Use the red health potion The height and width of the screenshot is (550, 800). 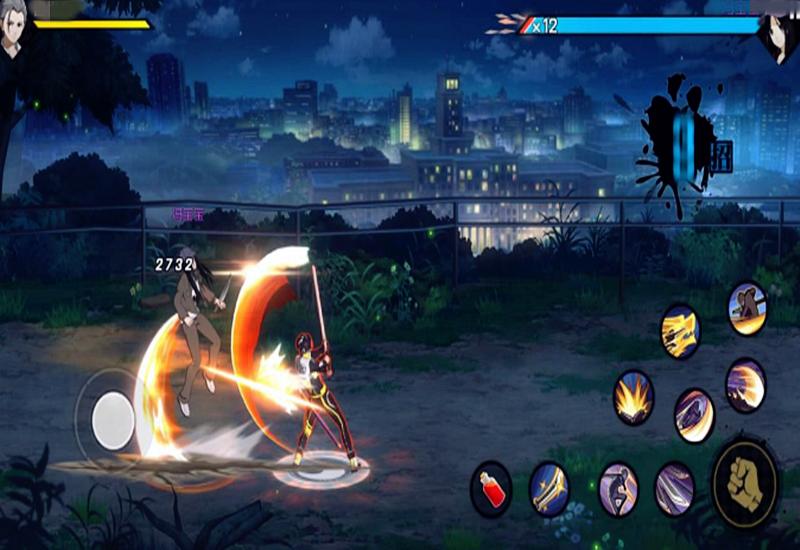(x=491, y=489)
